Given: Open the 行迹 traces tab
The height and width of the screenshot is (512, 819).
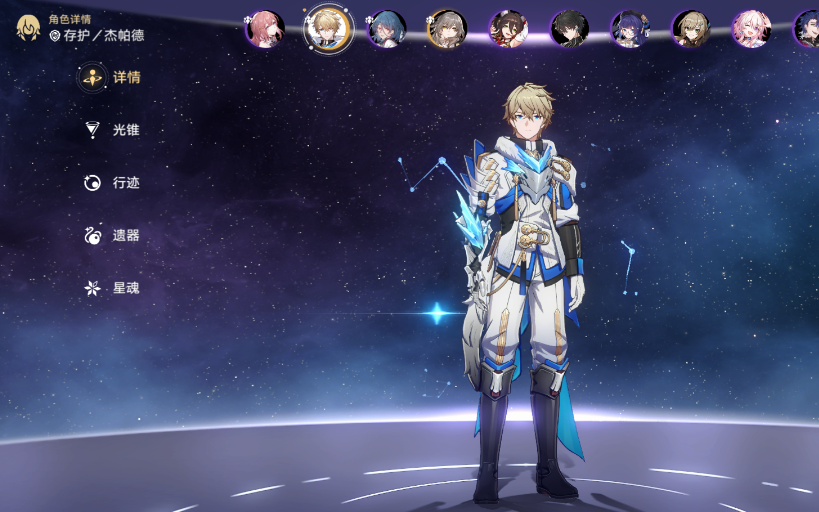Looking at the screenshot, I should tap(112, 183).
